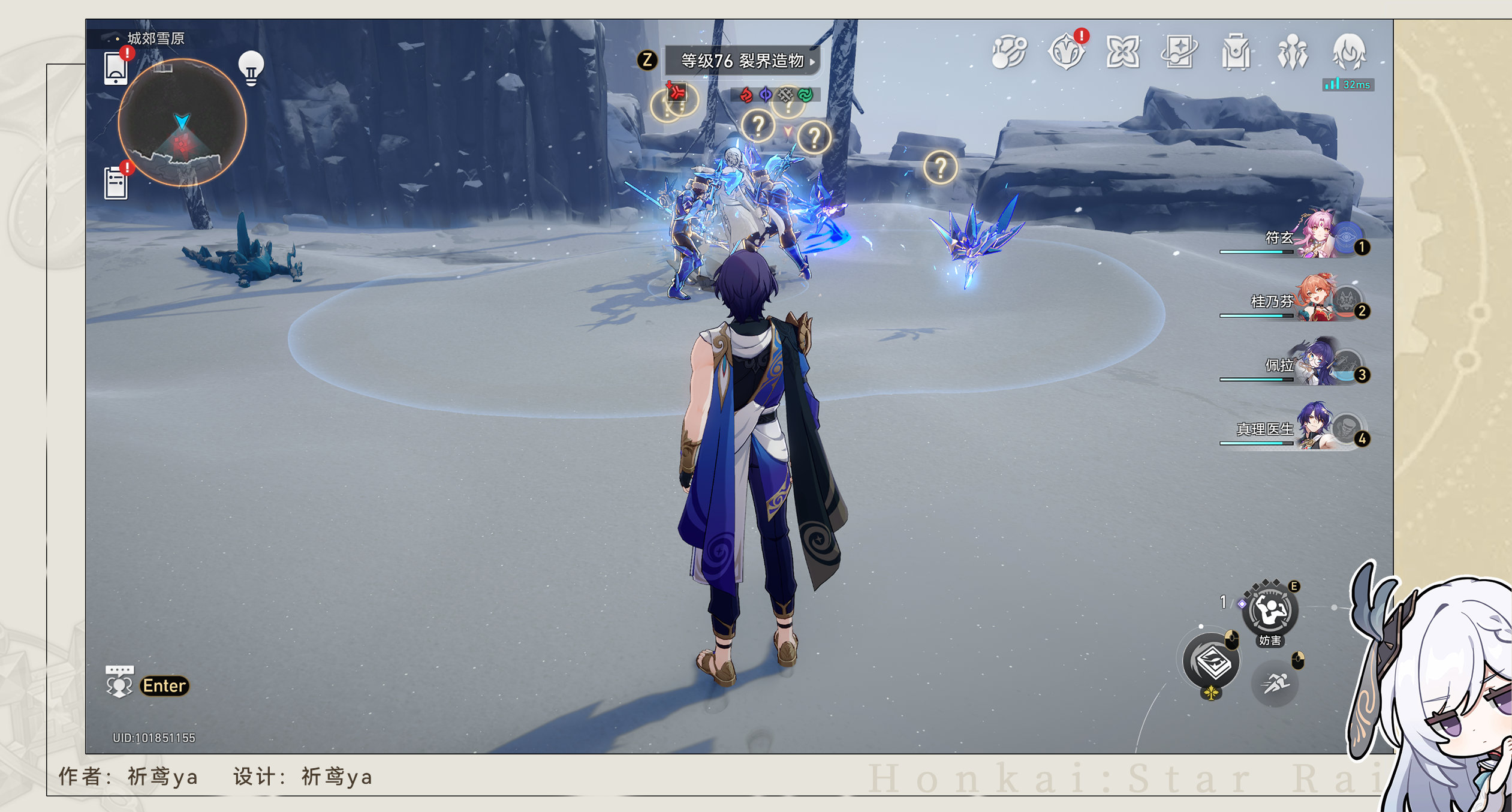Toggle the sprint running-figure button

(x=1275, y=683)
